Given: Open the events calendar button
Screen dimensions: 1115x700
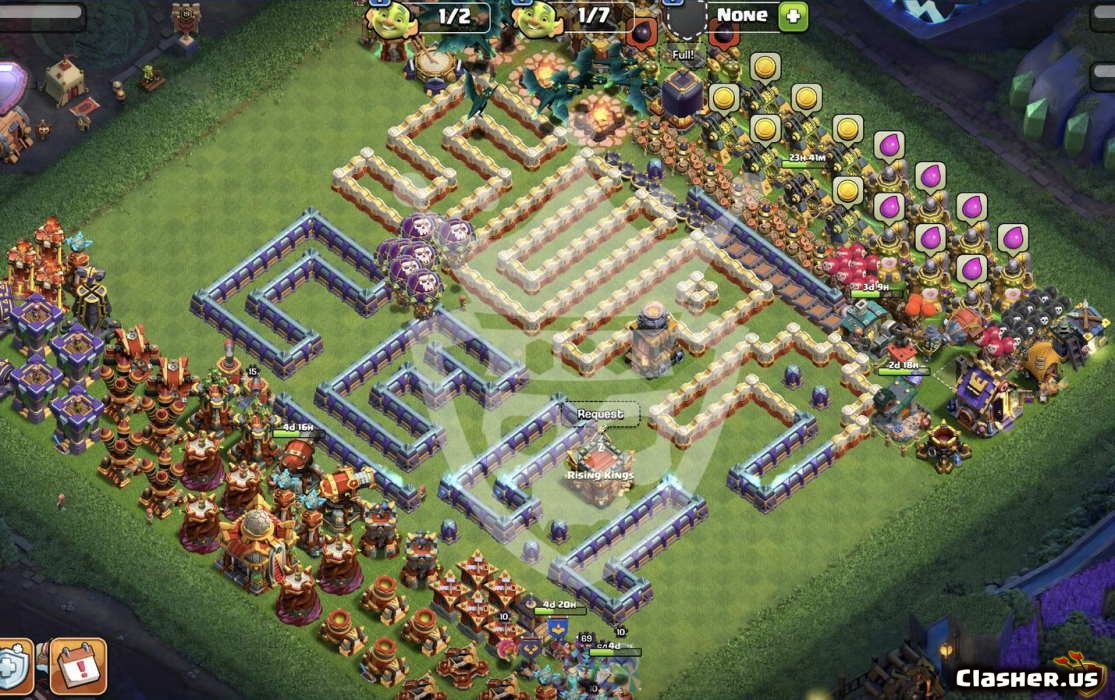Looking at the screenshot, I should click(x=77, y=667).
